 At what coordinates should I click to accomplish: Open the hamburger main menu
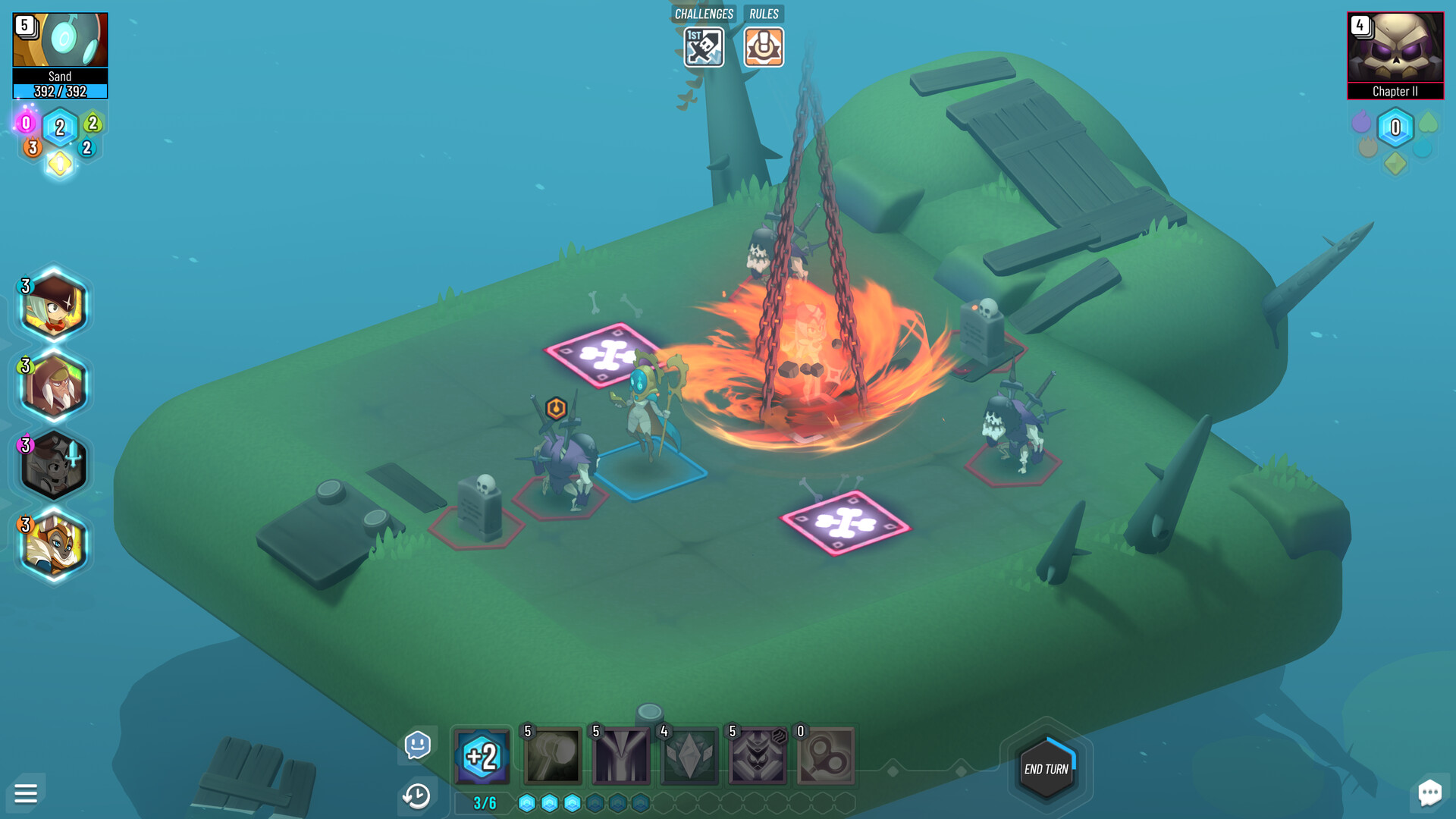tap(26, 793)
